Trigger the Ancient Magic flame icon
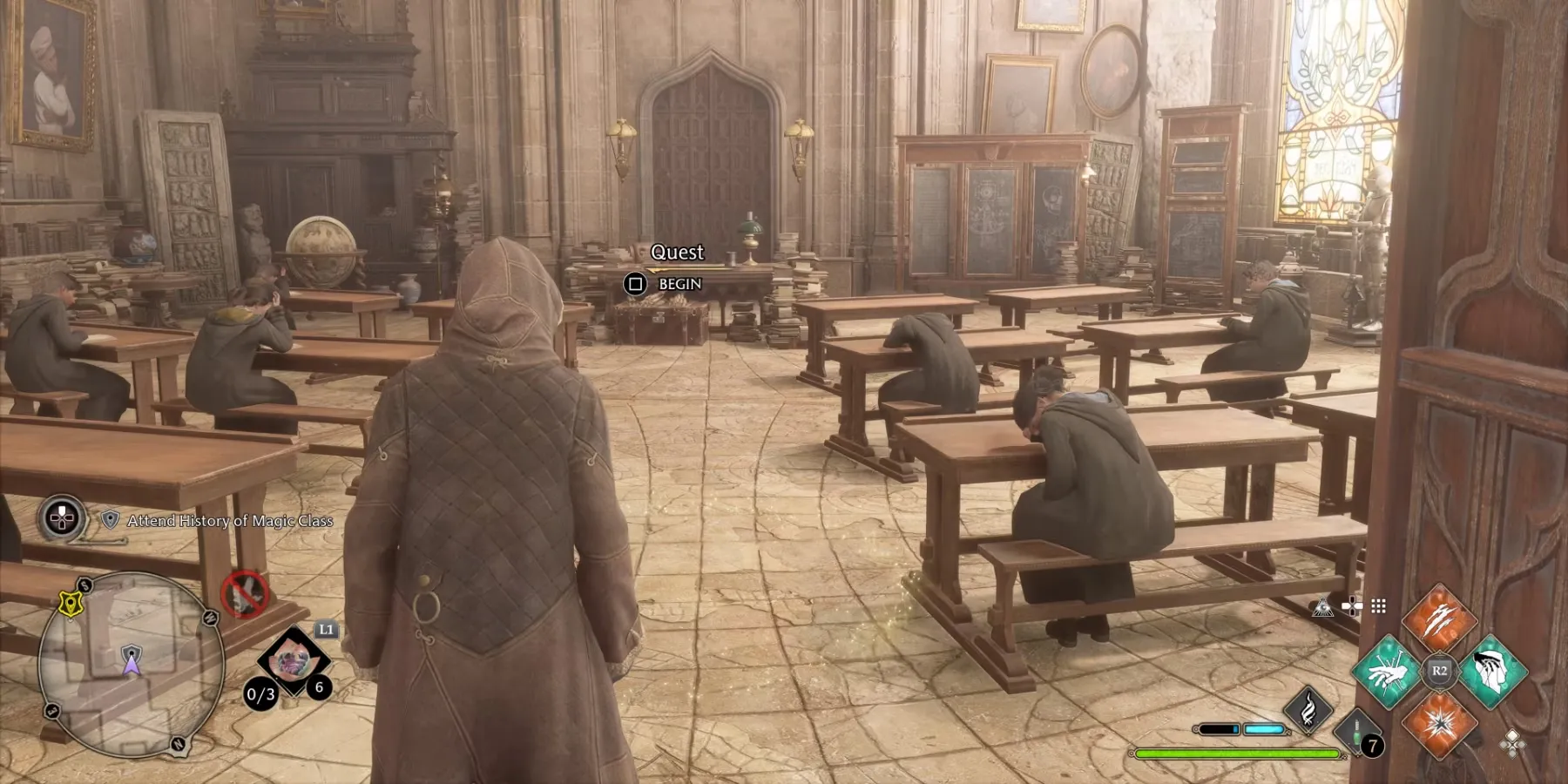The height and width of the screenshot is (784, 1568). 1308,708
